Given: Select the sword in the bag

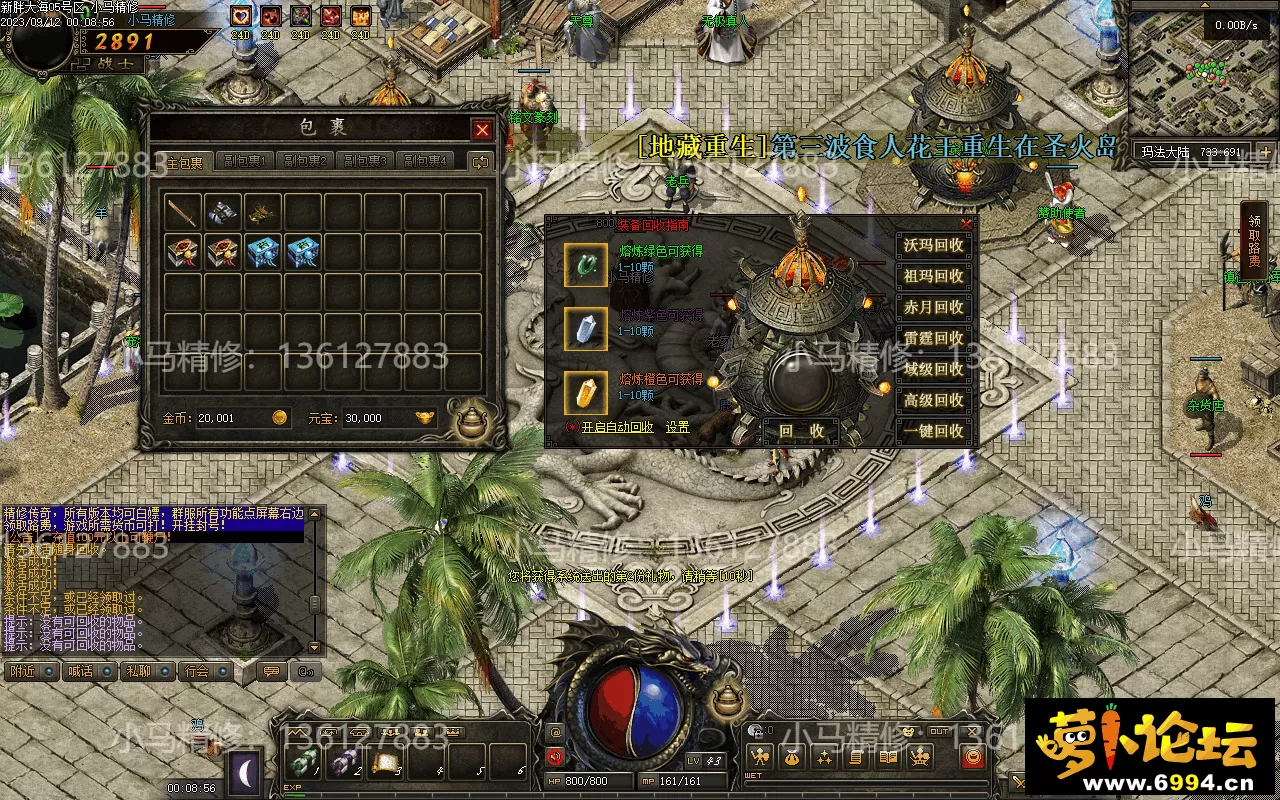Looking at the screenshot, I should [x=183, y=211].
